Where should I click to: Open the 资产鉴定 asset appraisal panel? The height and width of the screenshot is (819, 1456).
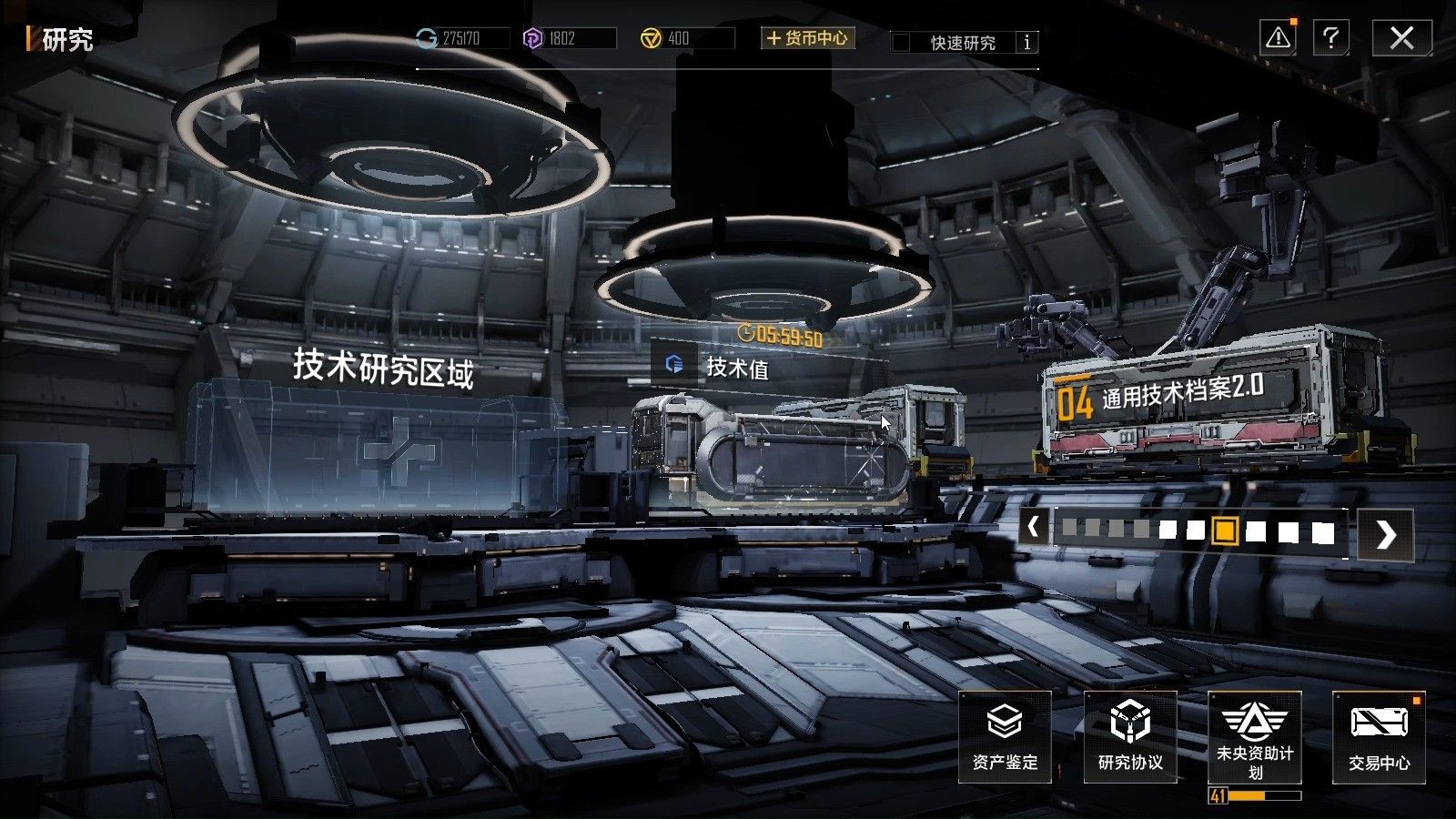[1003, 737]
